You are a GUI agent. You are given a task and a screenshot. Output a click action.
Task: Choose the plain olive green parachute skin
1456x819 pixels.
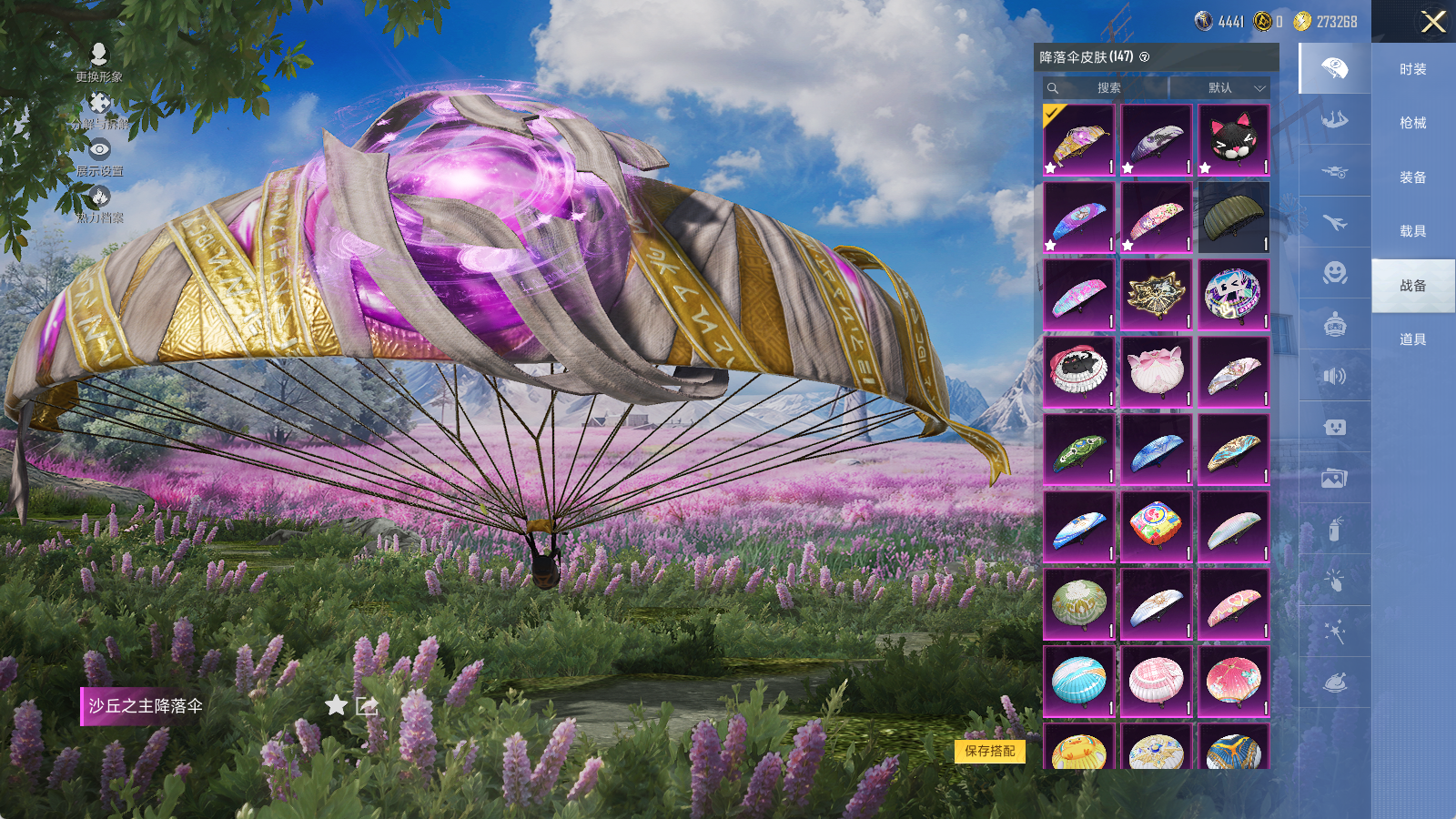pos(1233,217)
